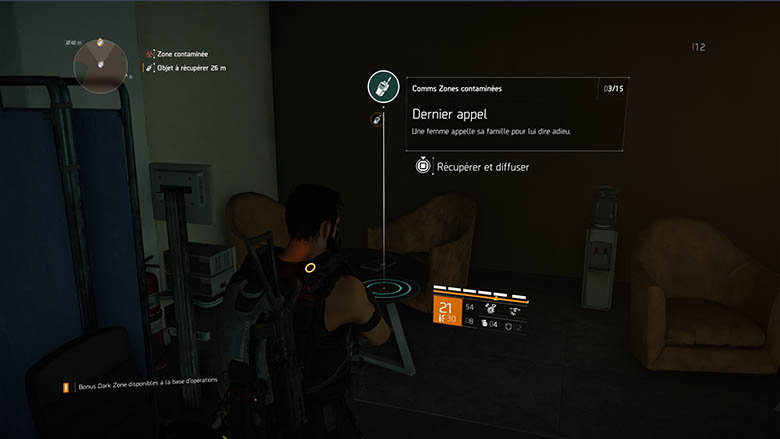Viewport: 780px width, 439px height.
Task: Click the small collectible marker below the comms icon
Action: [x=376, y=119]
